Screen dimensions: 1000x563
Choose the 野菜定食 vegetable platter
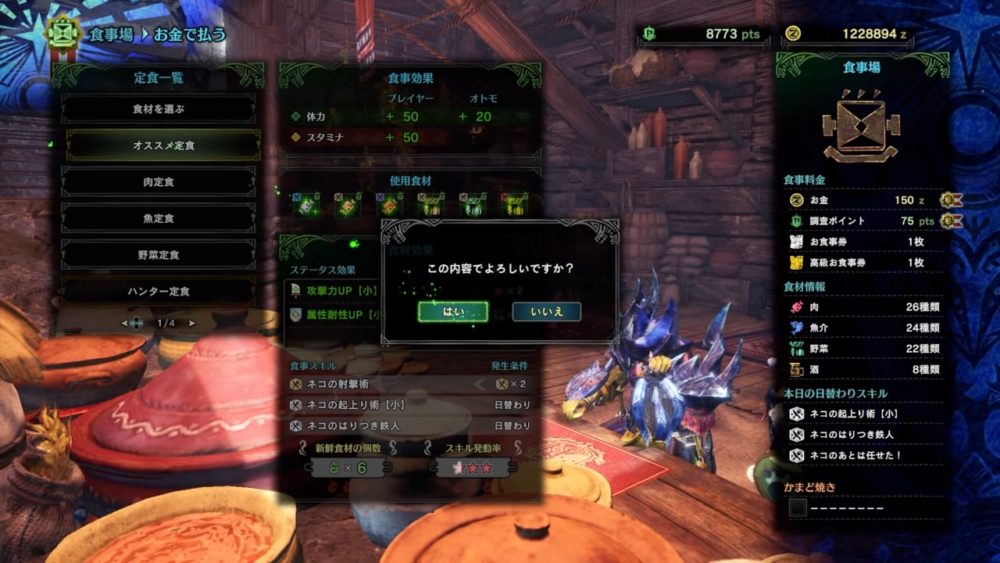pyautogui.click(x=158, y=255)
